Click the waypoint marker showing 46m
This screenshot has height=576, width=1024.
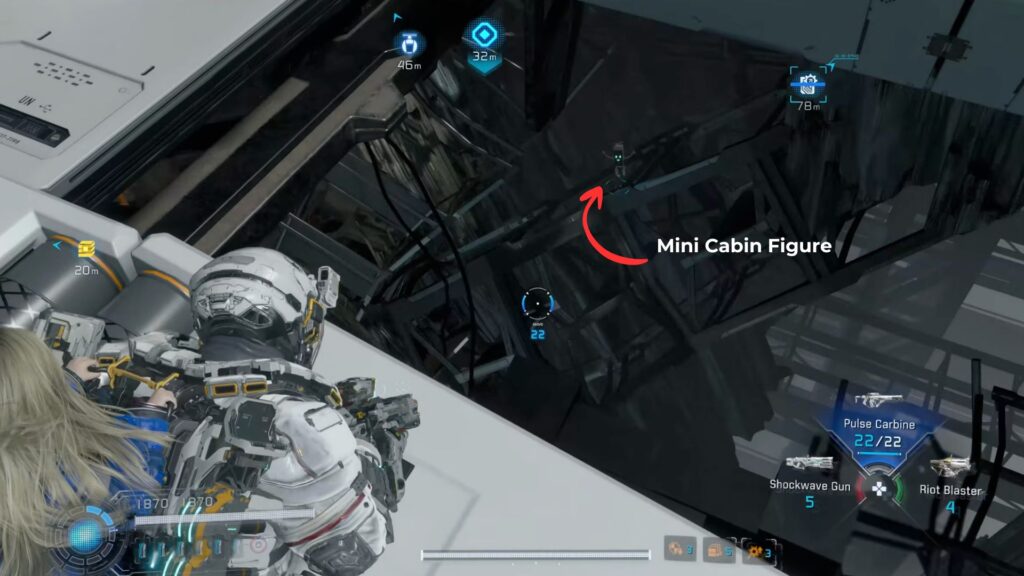click(x=408, y=44)
